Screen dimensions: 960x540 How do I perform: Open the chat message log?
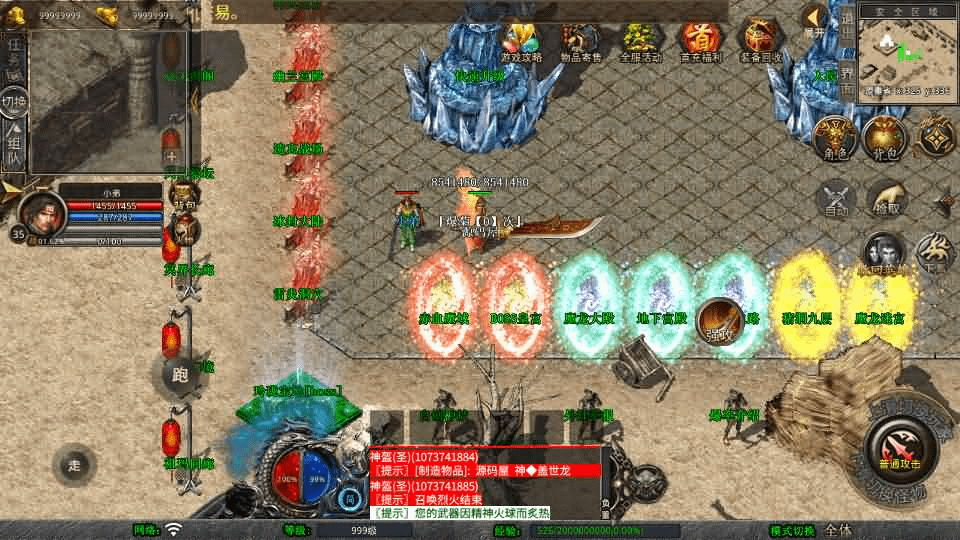click(x=487, y=484)
